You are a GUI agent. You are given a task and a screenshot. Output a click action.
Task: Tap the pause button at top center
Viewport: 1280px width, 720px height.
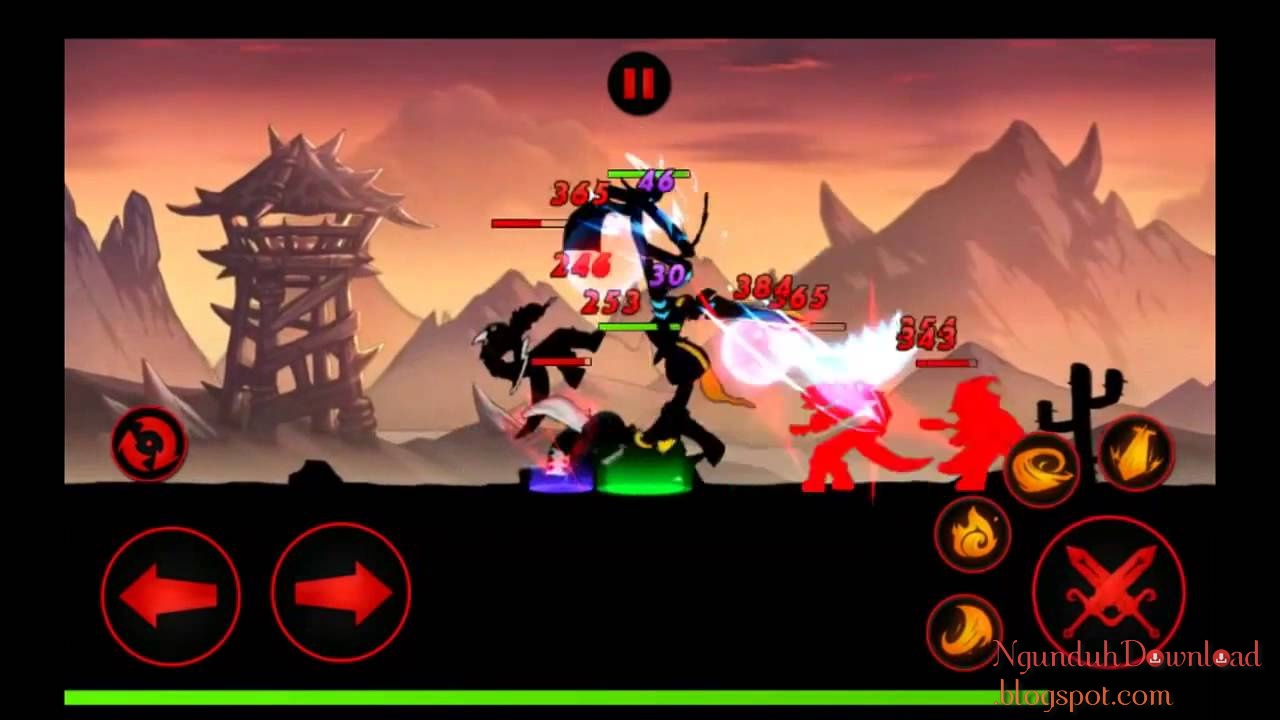click(640, 82)
